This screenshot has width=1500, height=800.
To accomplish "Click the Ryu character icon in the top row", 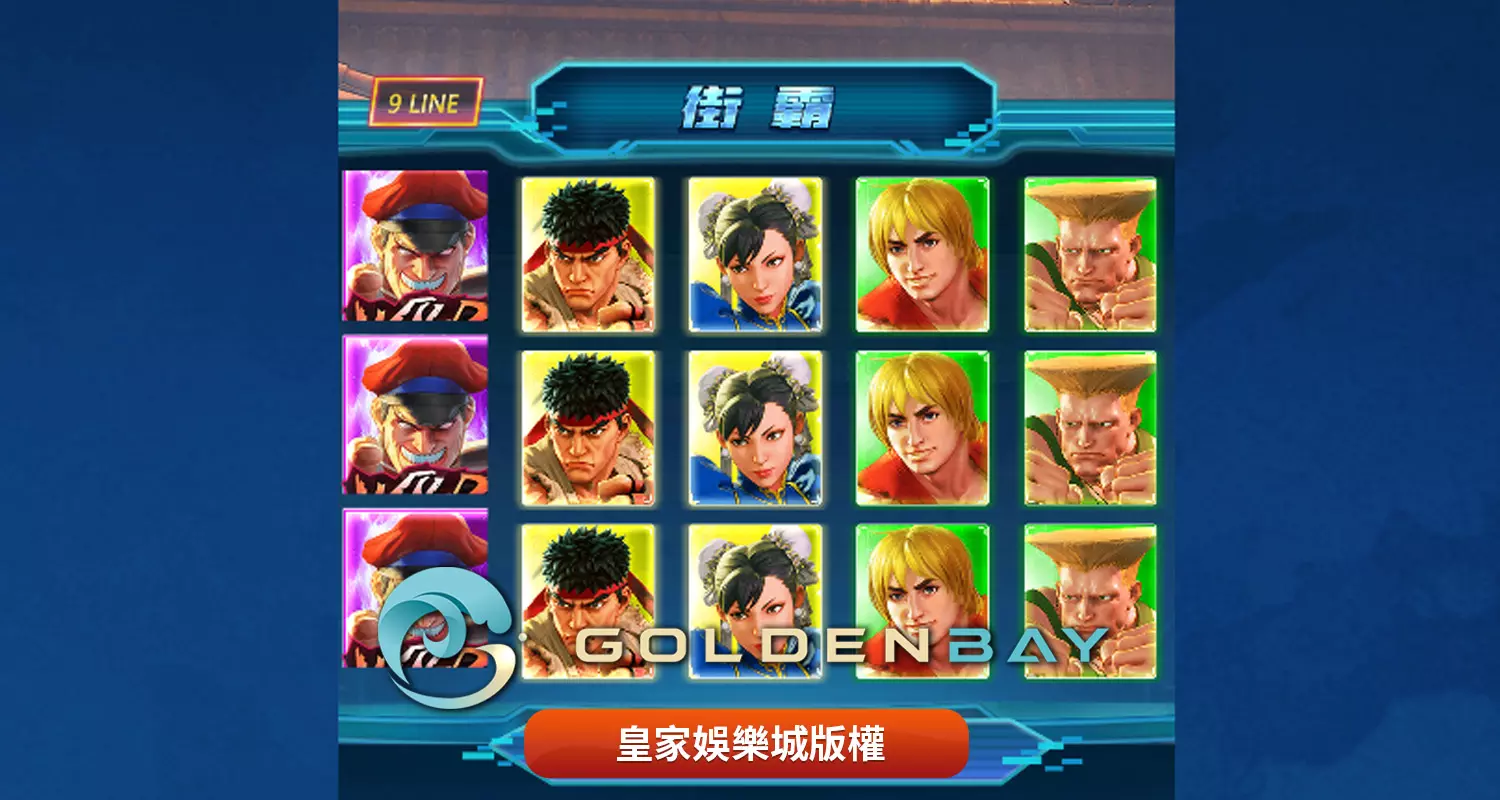I will click(585, 255).
